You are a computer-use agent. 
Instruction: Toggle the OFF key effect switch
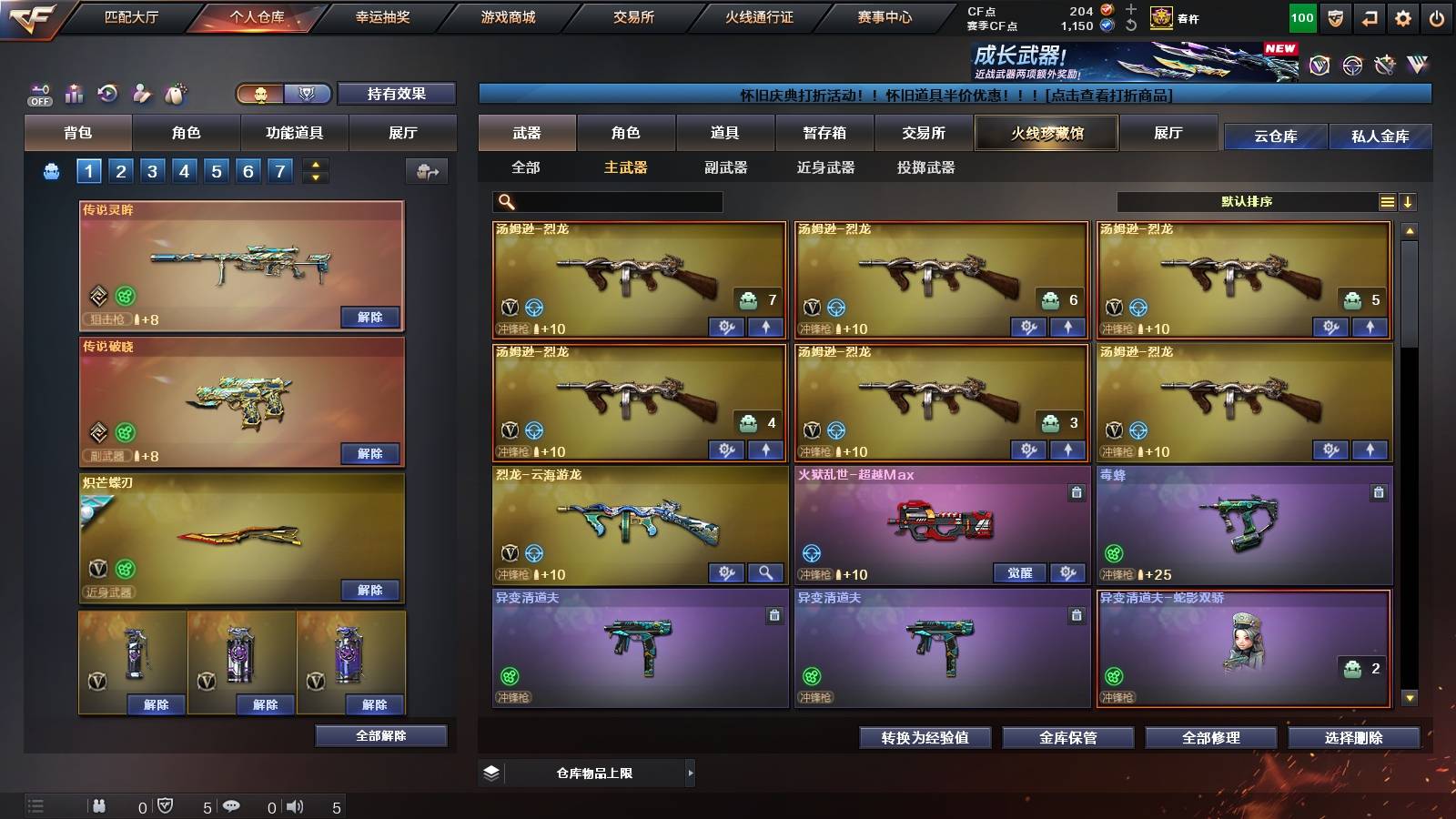(39, 95)
